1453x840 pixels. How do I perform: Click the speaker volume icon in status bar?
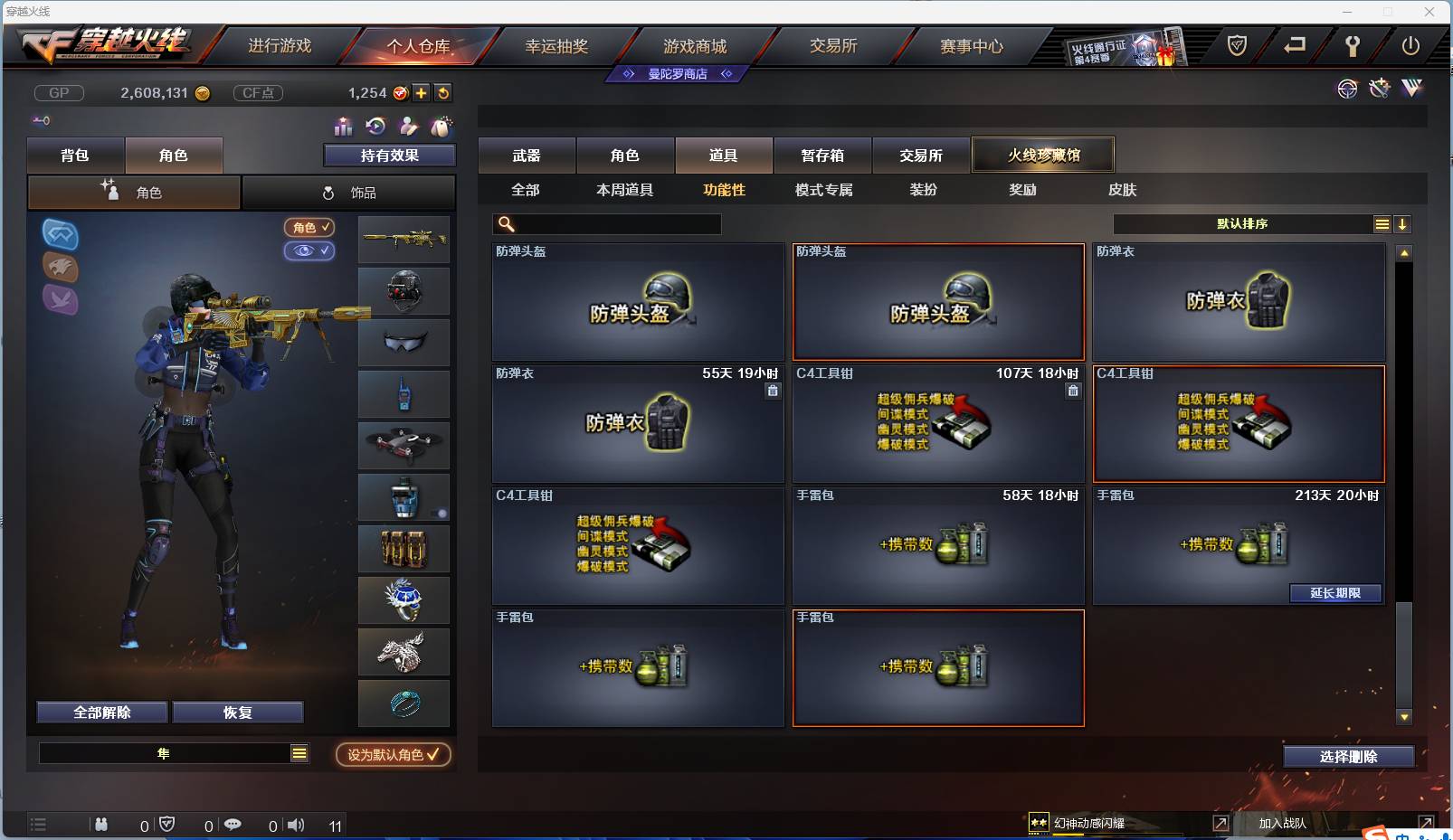297,825
